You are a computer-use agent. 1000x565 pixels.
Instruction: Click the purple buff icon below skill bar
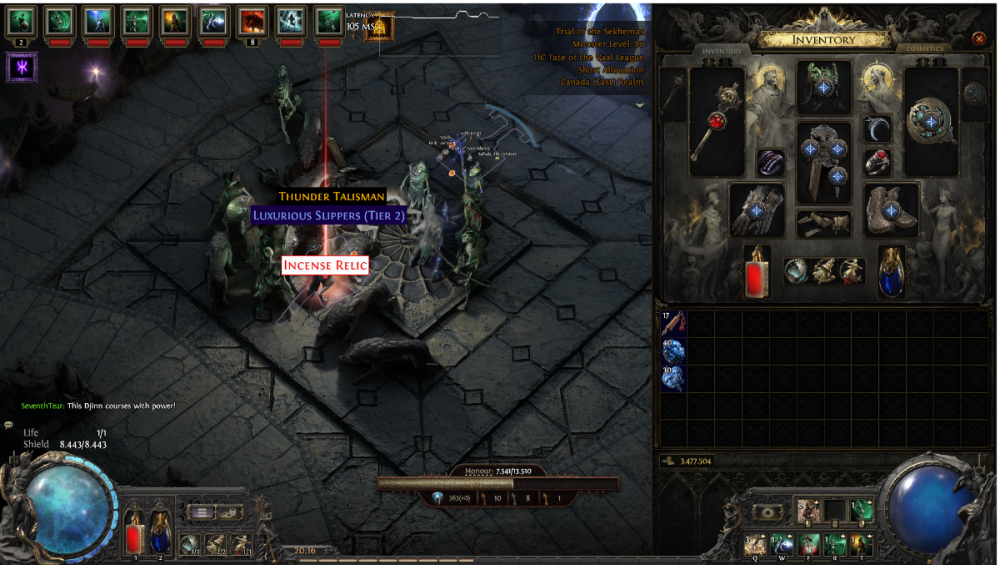[x=22, y=67]
